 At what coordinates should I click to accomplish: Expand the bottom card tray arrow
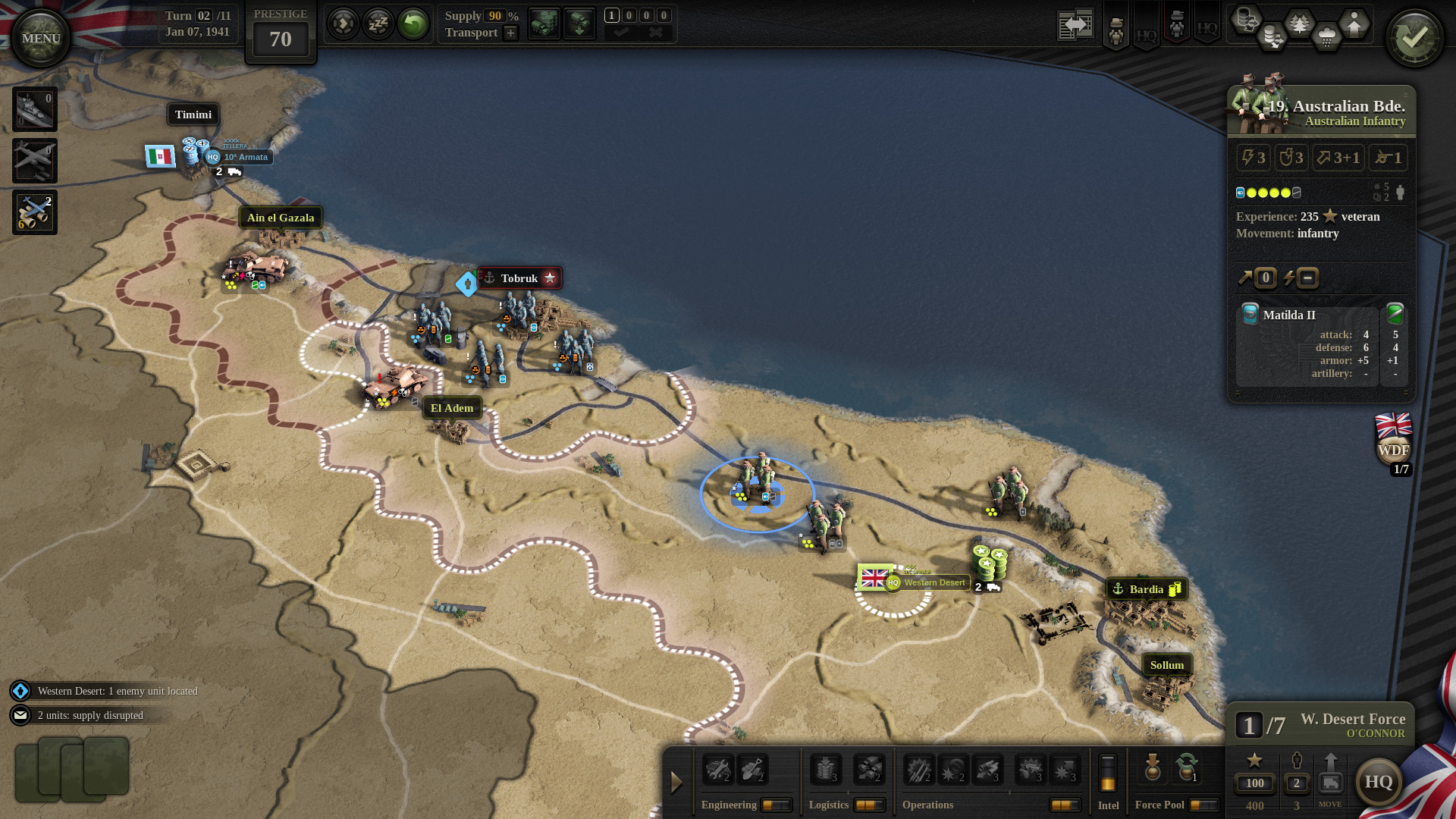pyautogui.click(x=675, y=782)
